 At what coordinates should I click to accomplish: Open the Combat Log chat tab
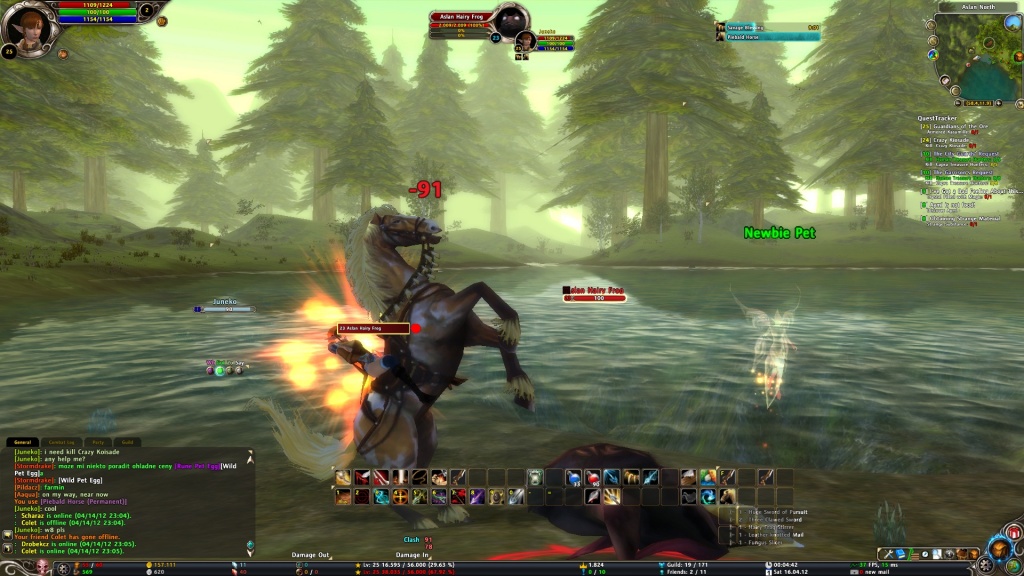[62, 441]
